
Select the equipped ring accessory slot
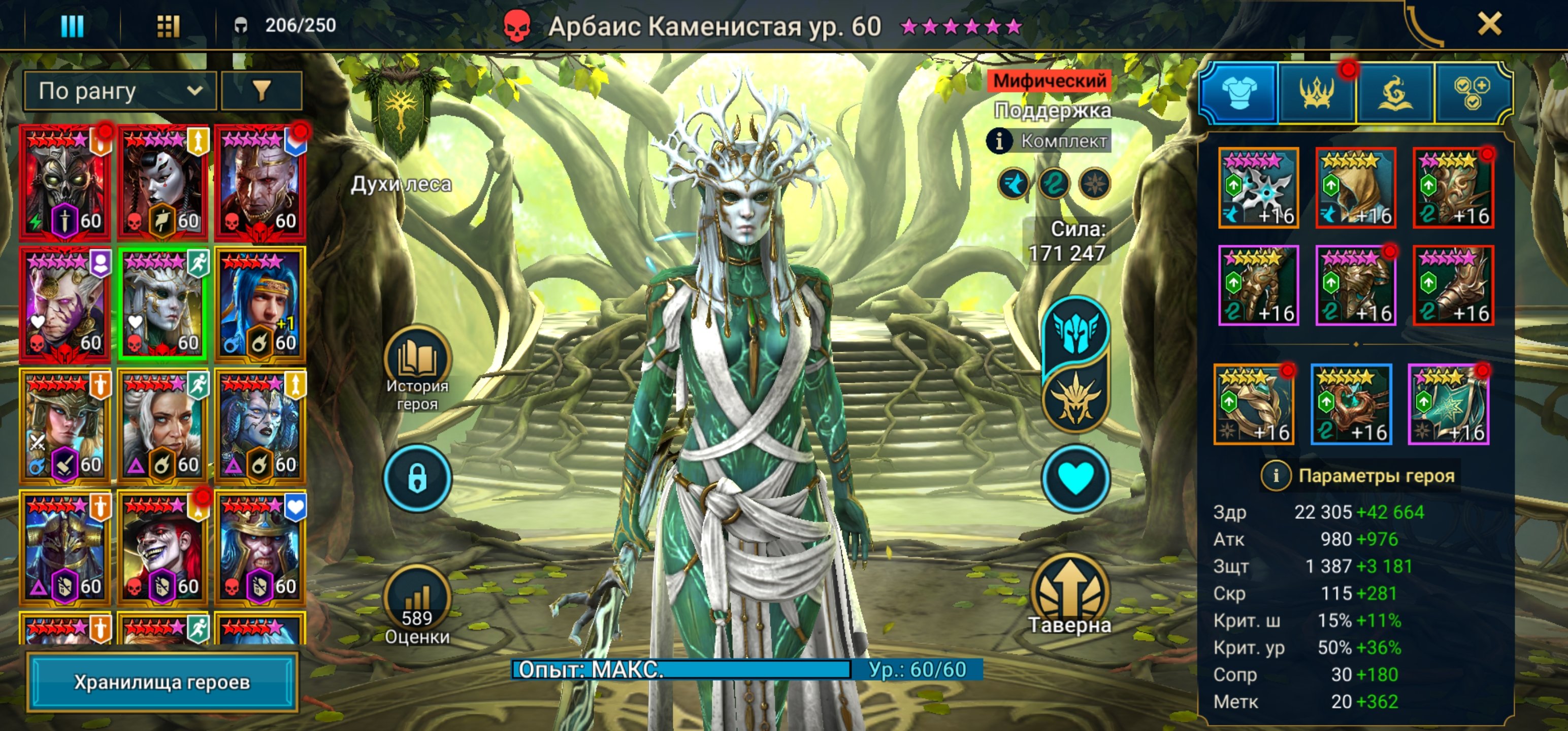(1254, 405)
